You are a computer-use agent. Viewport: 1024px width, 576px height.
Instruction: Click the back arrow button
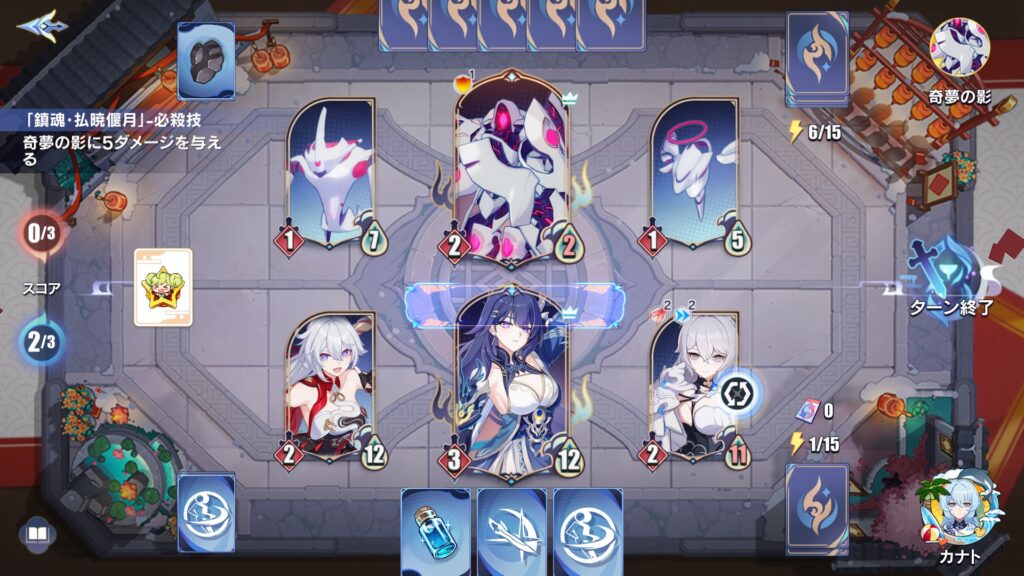[x=36, y=23]
